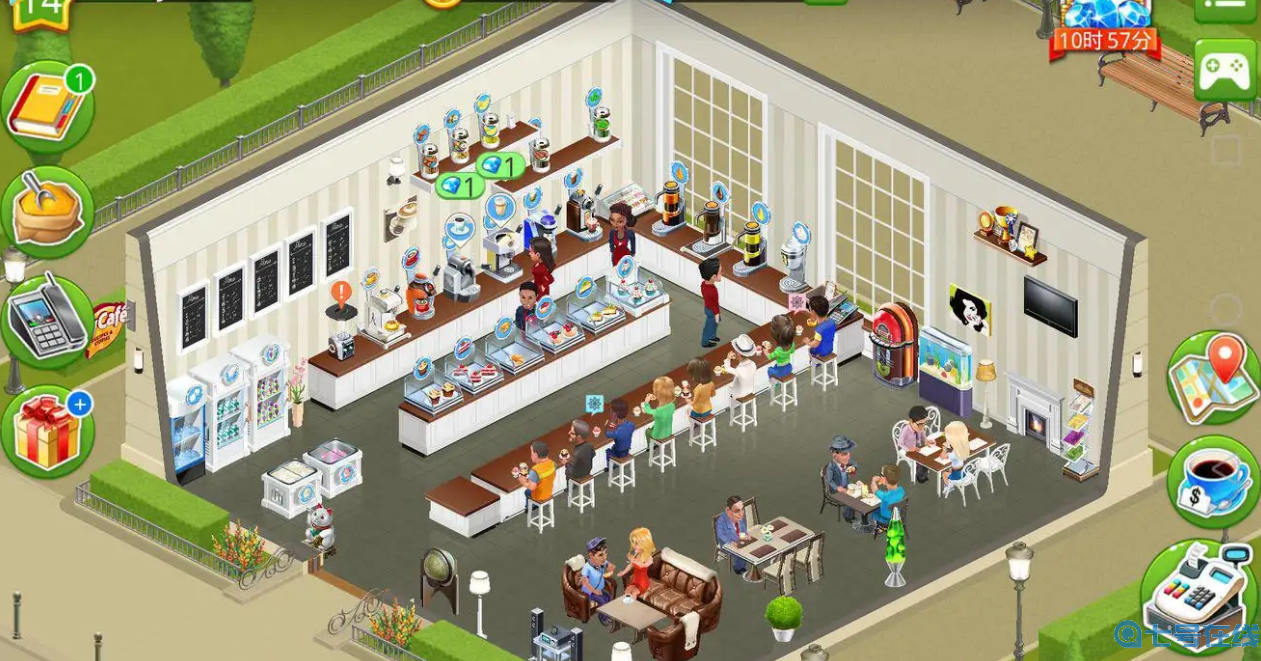The height and width of the screenshot is (661, 1261).
Task: Open the spices mortar bowl icon
Action: 47,212
